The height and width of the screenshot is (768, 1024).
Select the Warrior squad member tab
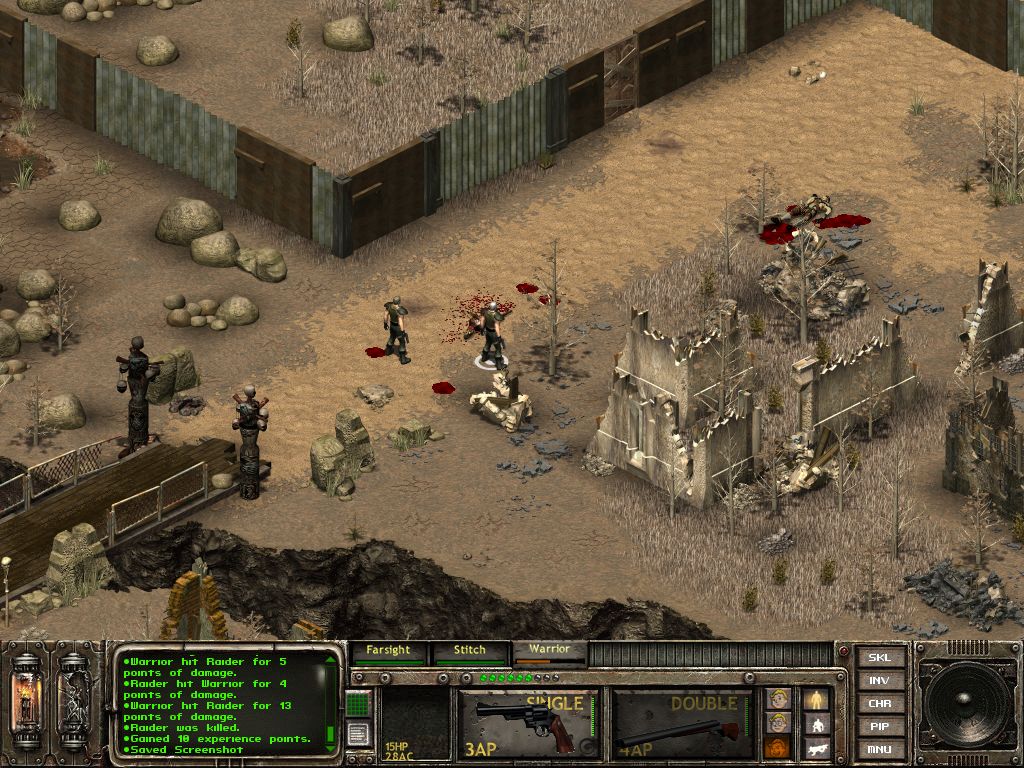coord(549,652)
